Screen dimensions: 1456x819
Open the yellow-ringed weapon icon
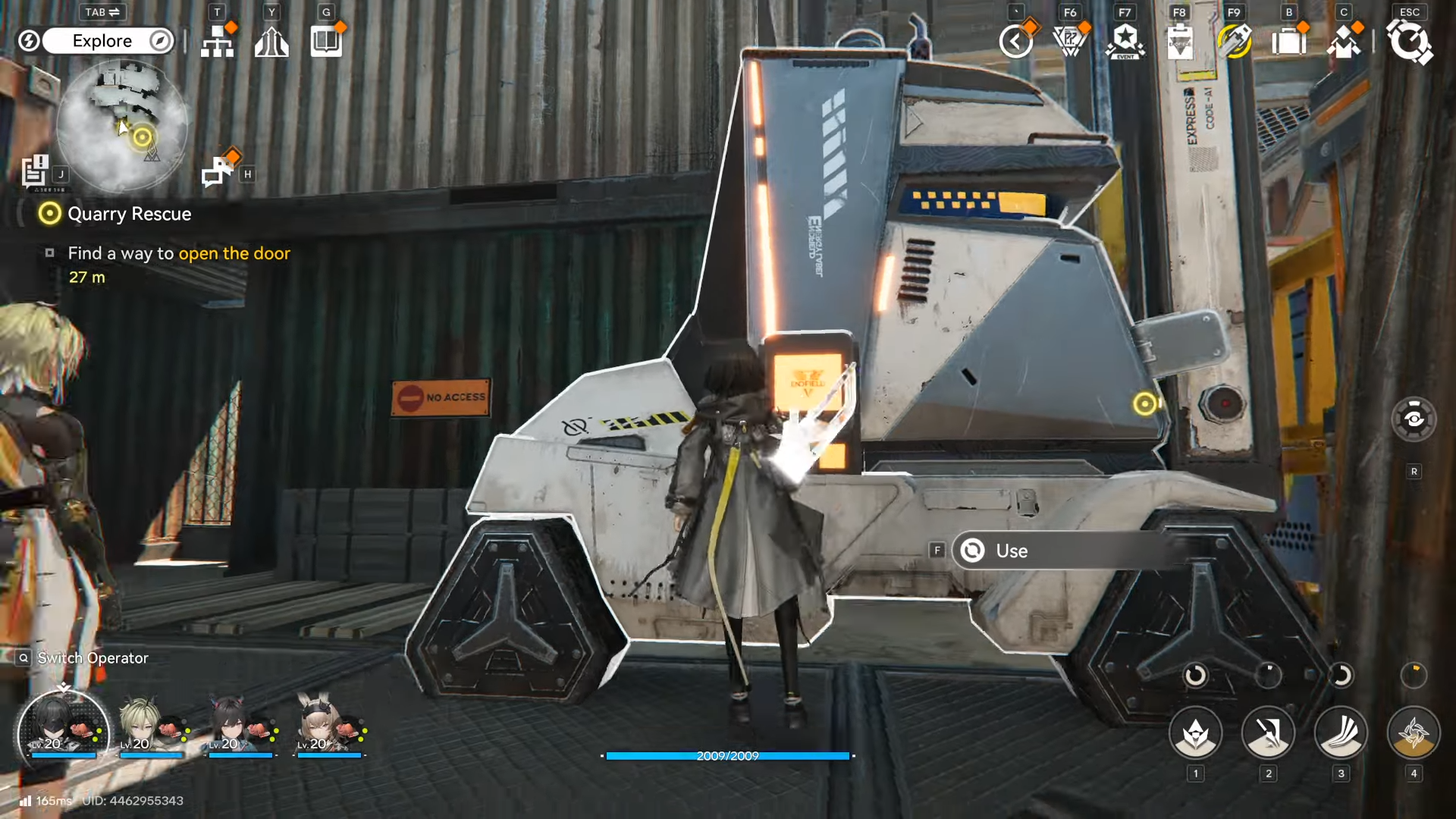coord(1235,42)
